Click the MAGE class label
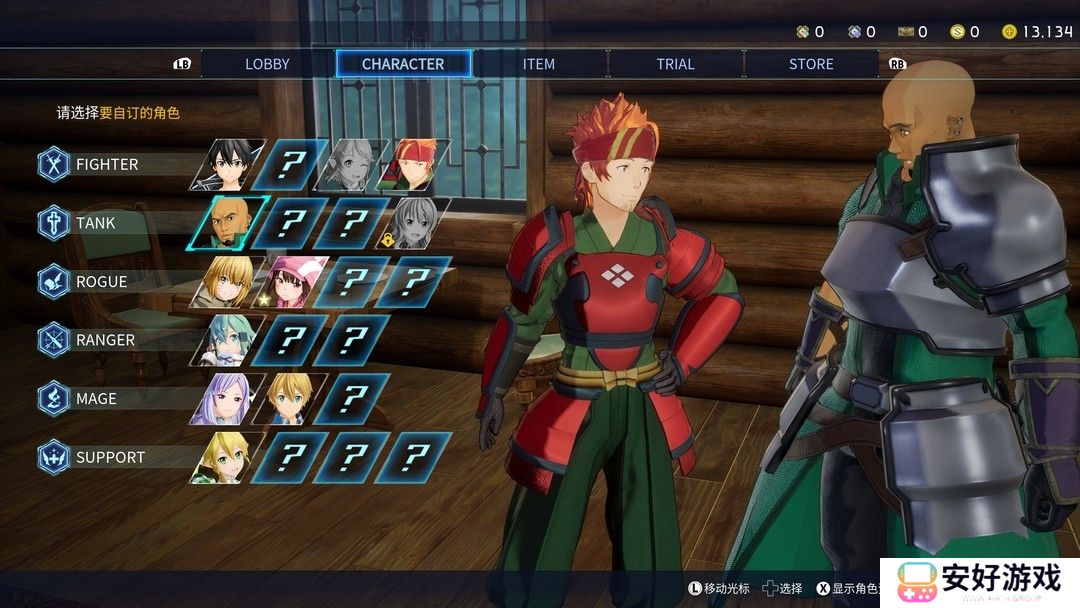The height and width of the screenshot is (608, 1080). 96,399
